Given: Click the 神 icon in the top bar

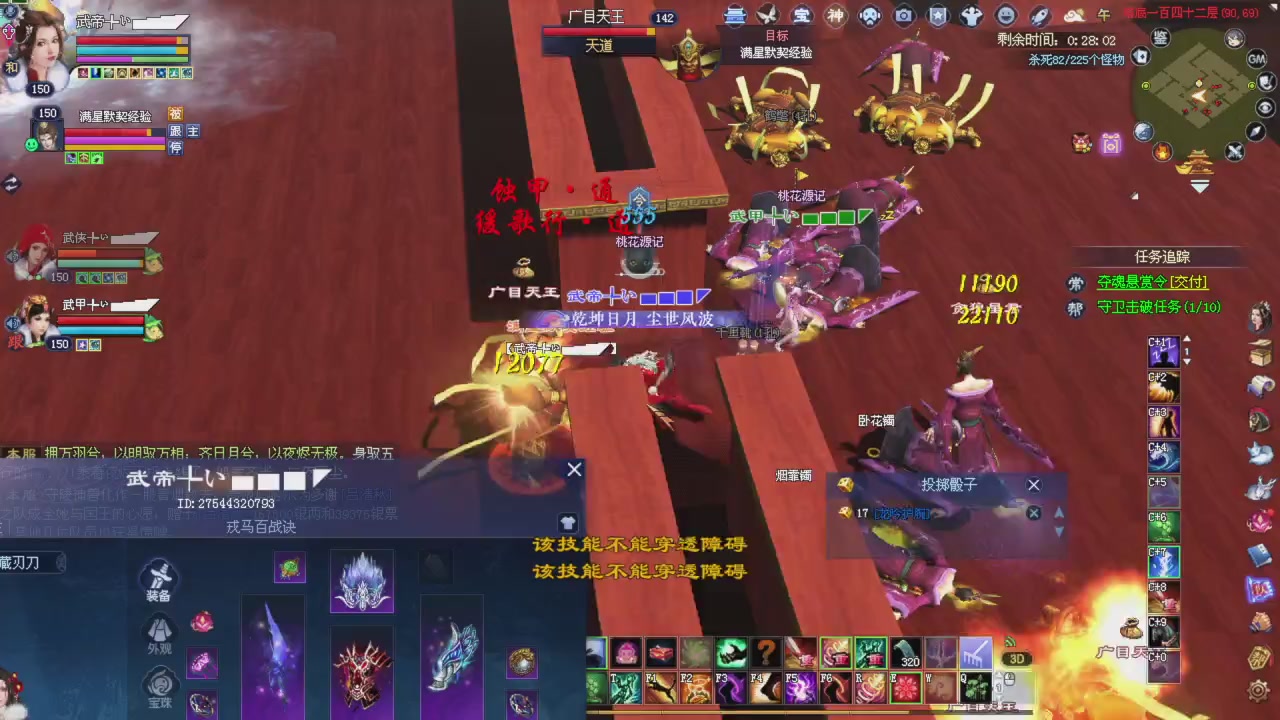Looking at the screenshot, I should pyautogui.click(x=835, y=15).
